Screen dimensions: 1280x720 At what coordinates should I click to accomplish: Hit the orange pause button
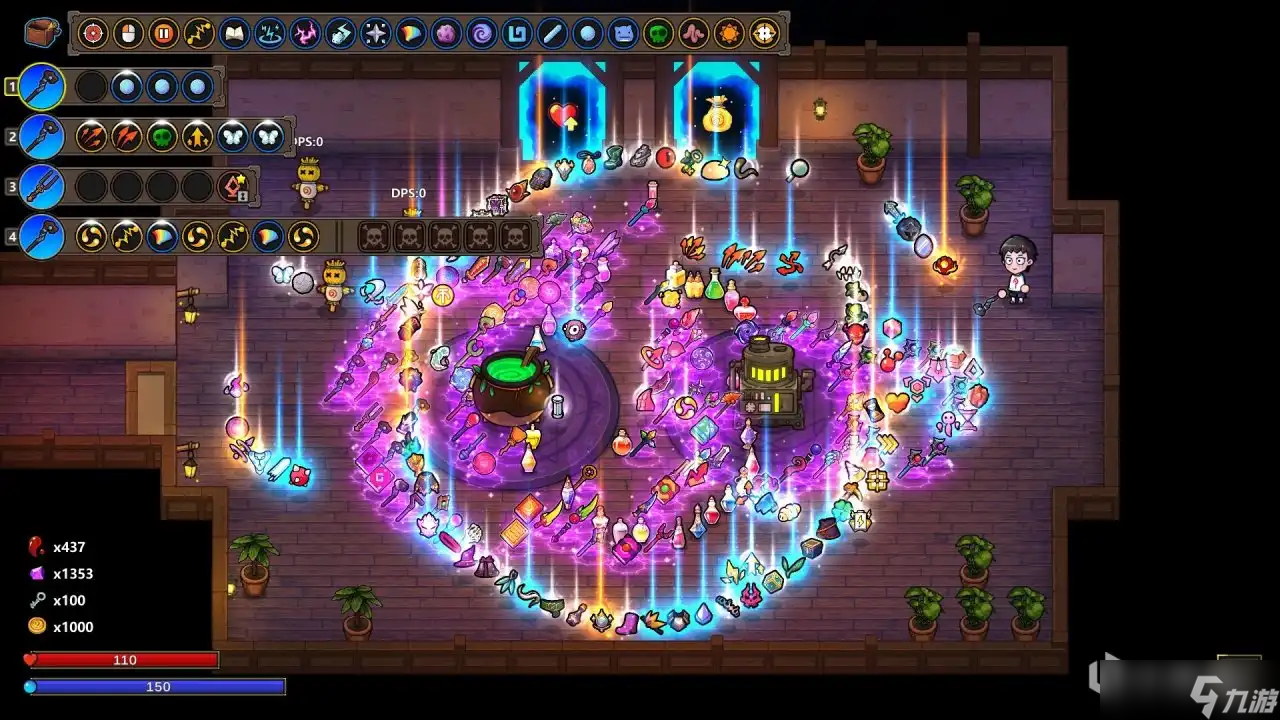pyautogui.click(x=163, y=34)
